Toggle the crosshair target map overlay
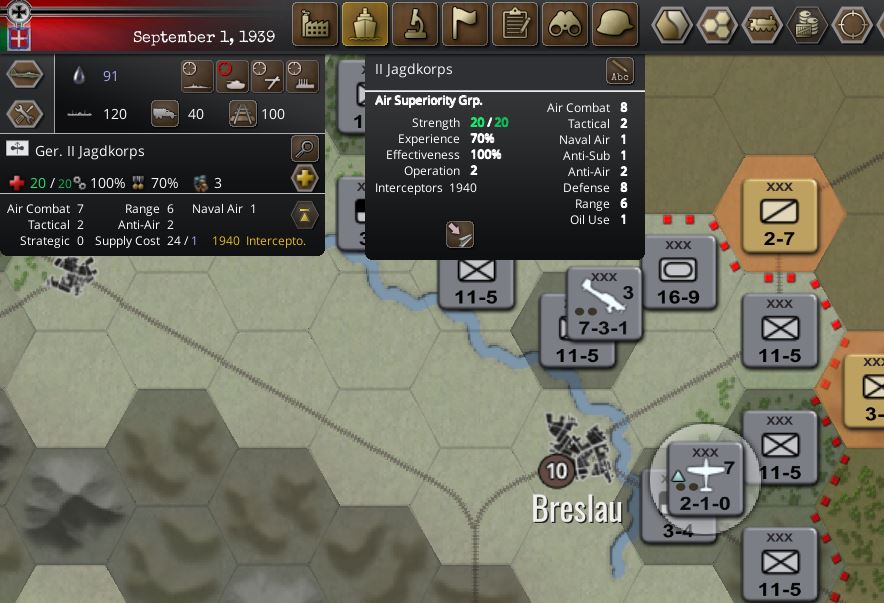 853,24
